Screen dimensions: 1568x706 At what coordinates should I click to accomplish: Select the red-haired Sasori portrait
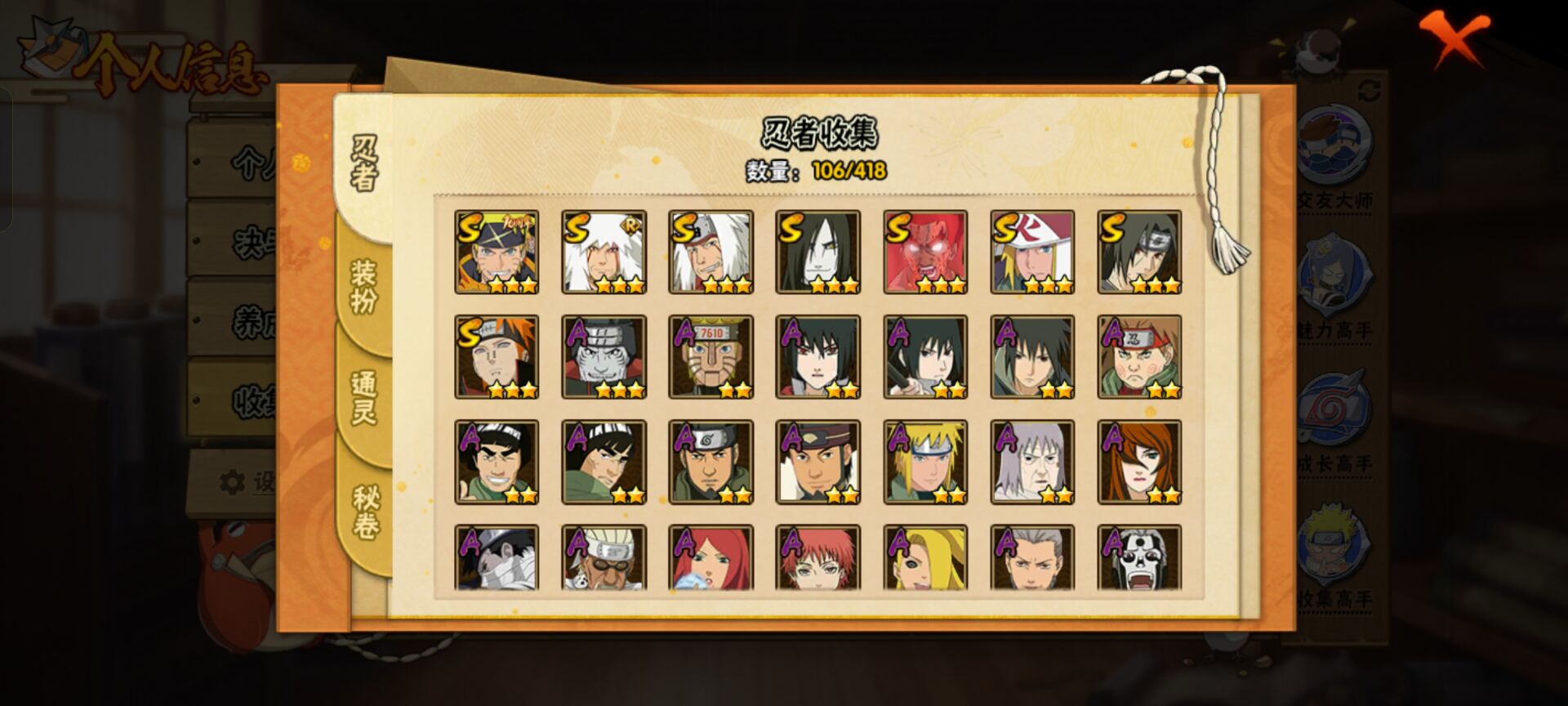coord(817,558)
